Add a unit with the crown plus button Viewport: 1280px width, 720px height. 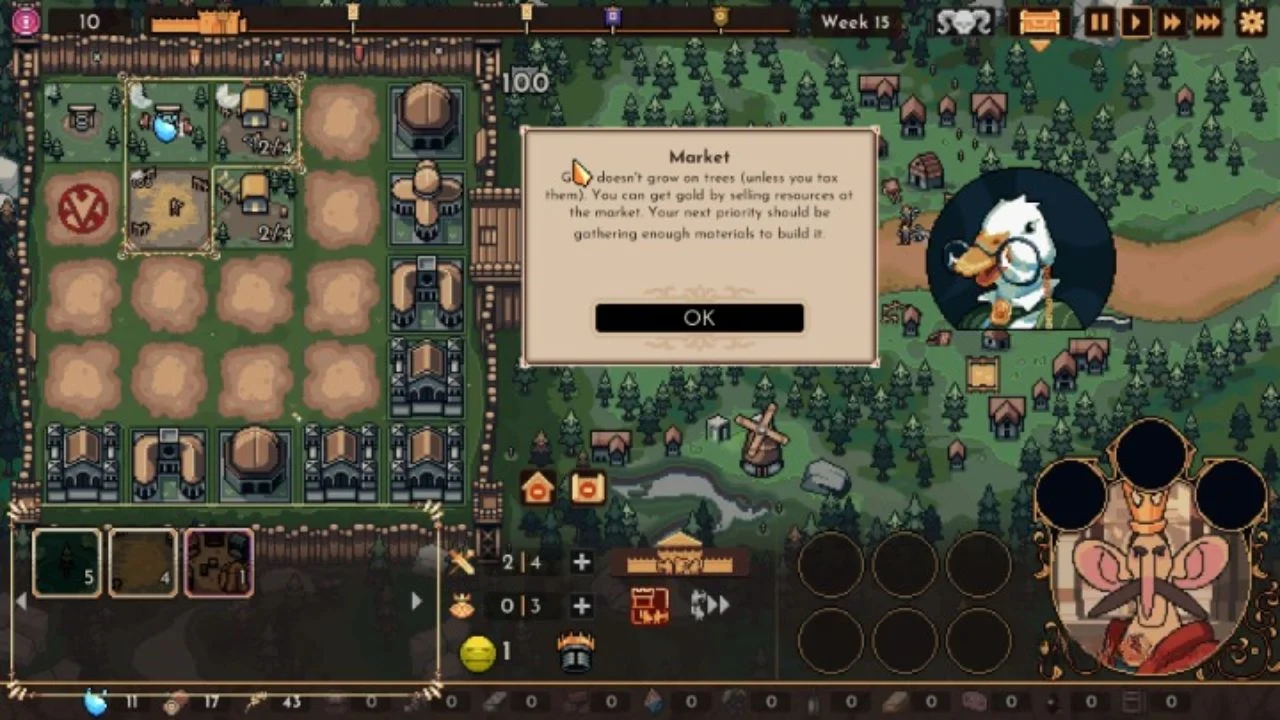click(581, 606)
